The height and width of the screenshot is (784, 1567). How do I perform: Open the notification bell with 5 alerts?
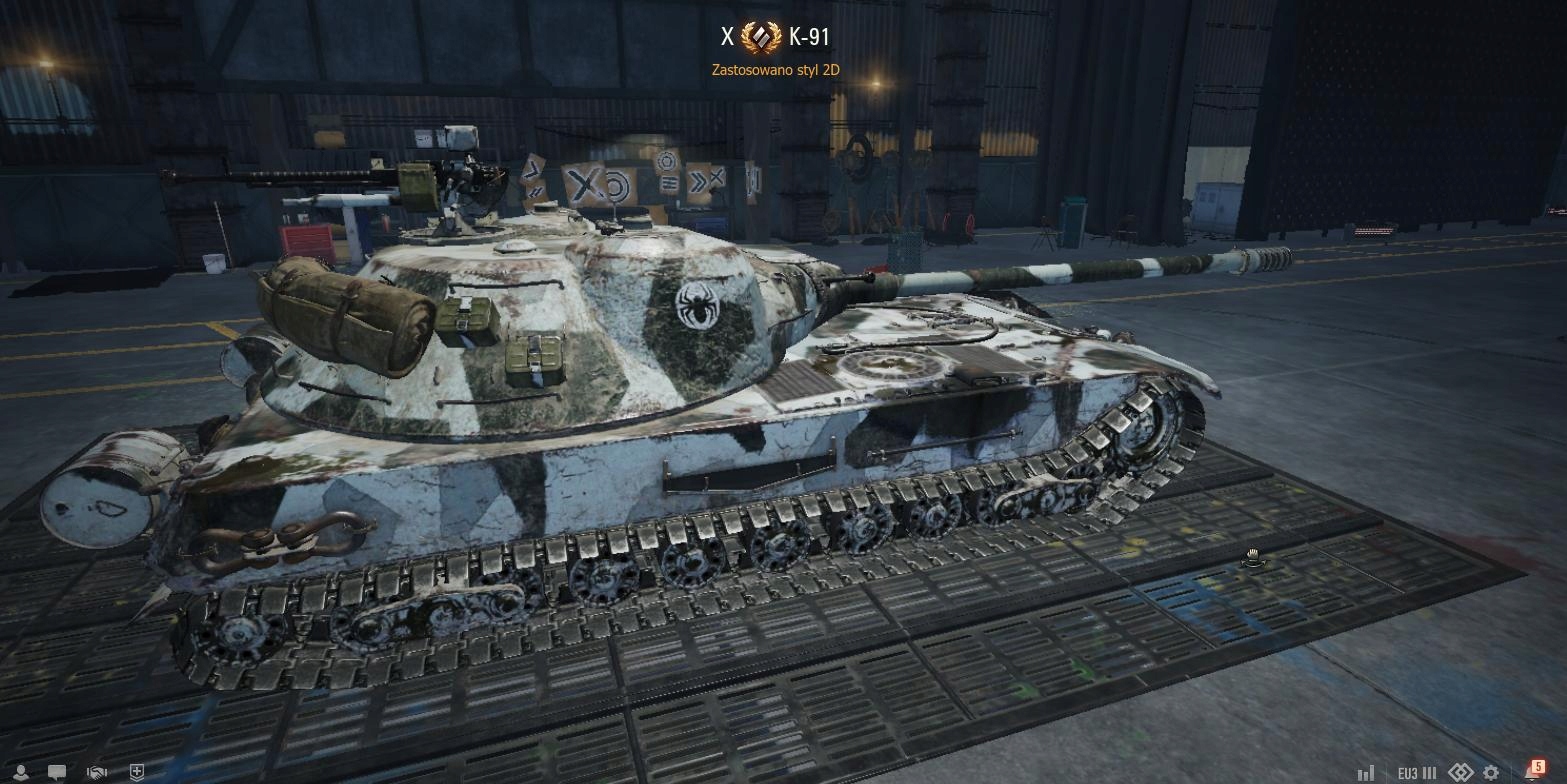tap(1533, 770)
